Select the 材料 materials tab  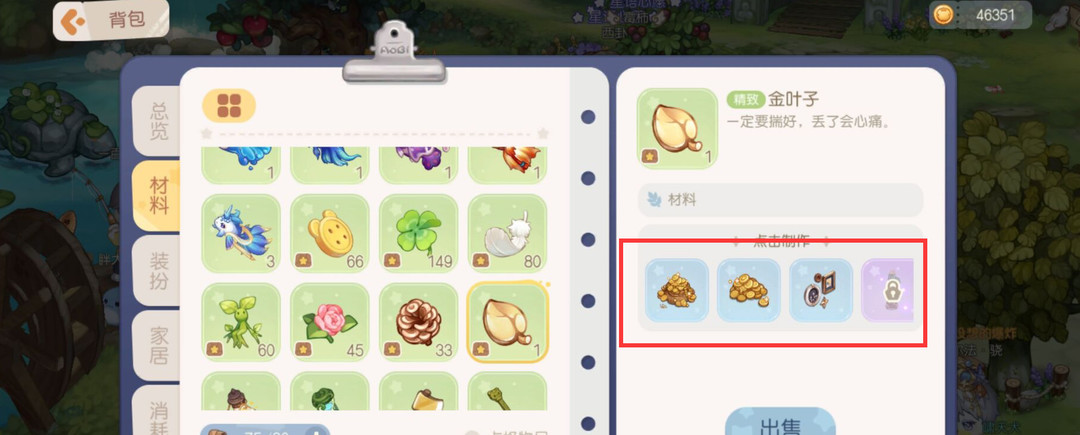pyautogui.click(x=158, y=195)
